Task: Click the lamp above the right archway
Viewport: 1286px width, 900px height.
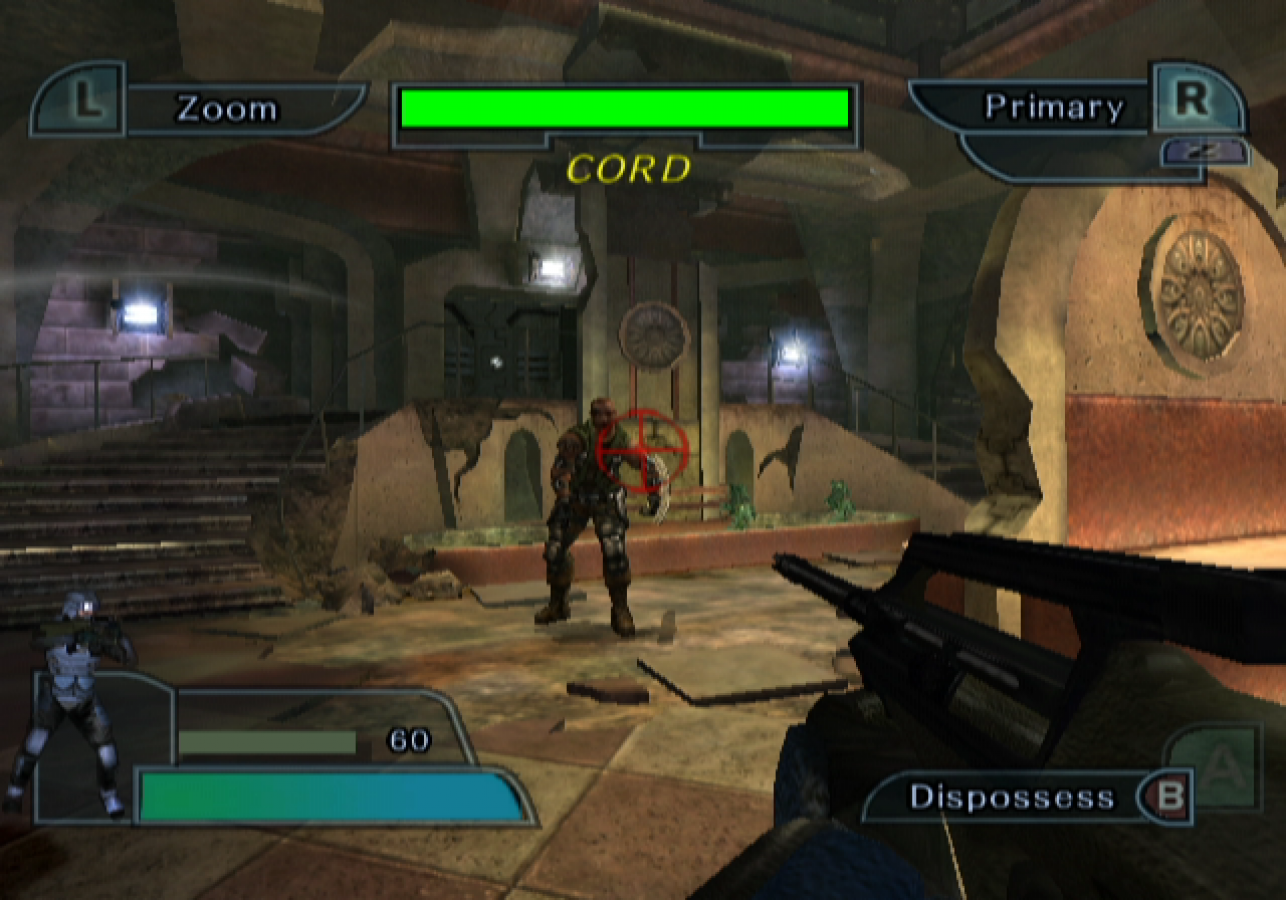Action: (x=790, y=355)
